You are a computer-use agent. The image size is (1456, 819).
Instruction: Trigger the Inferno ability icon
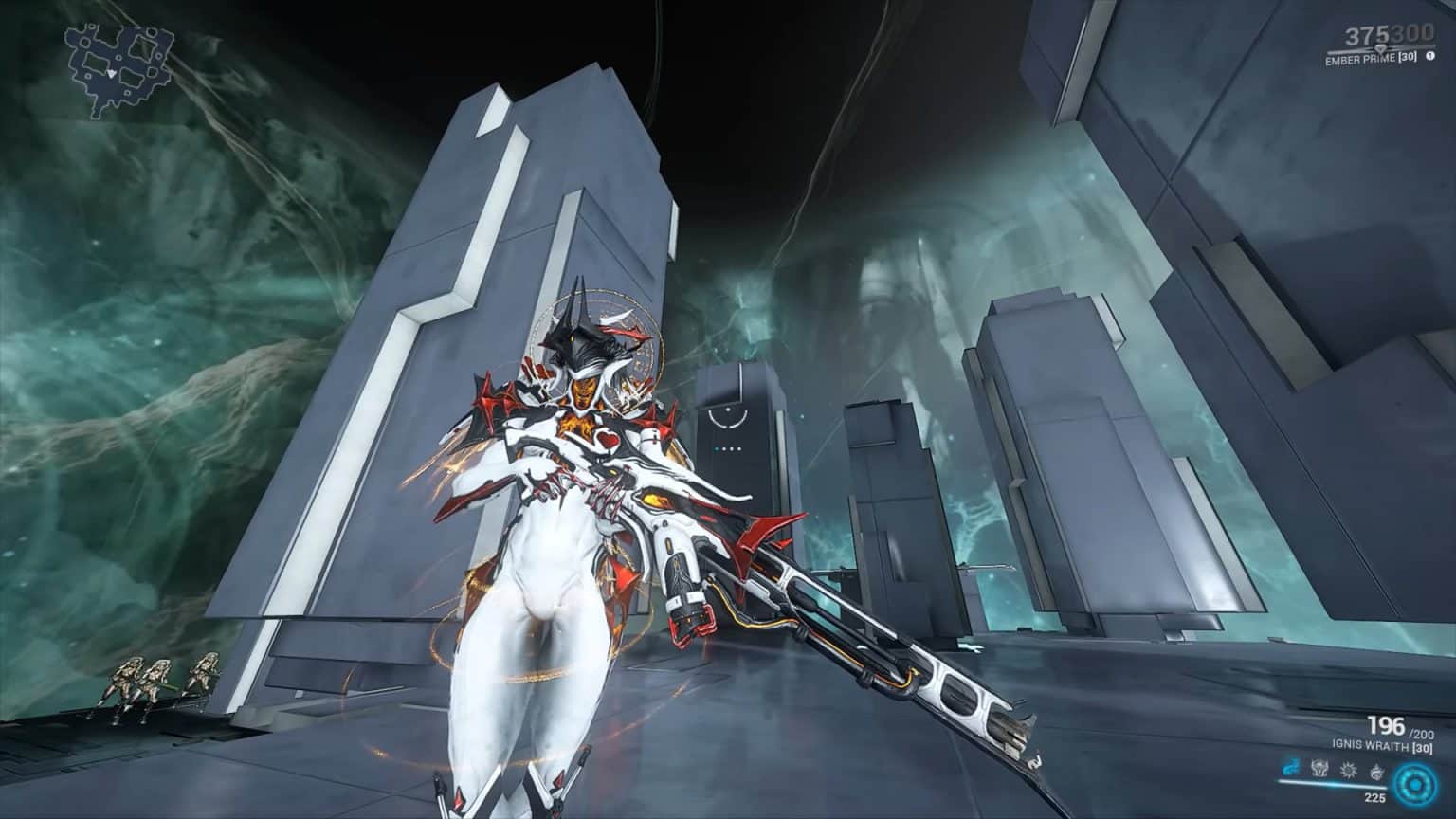click(x=1377, y=772)
